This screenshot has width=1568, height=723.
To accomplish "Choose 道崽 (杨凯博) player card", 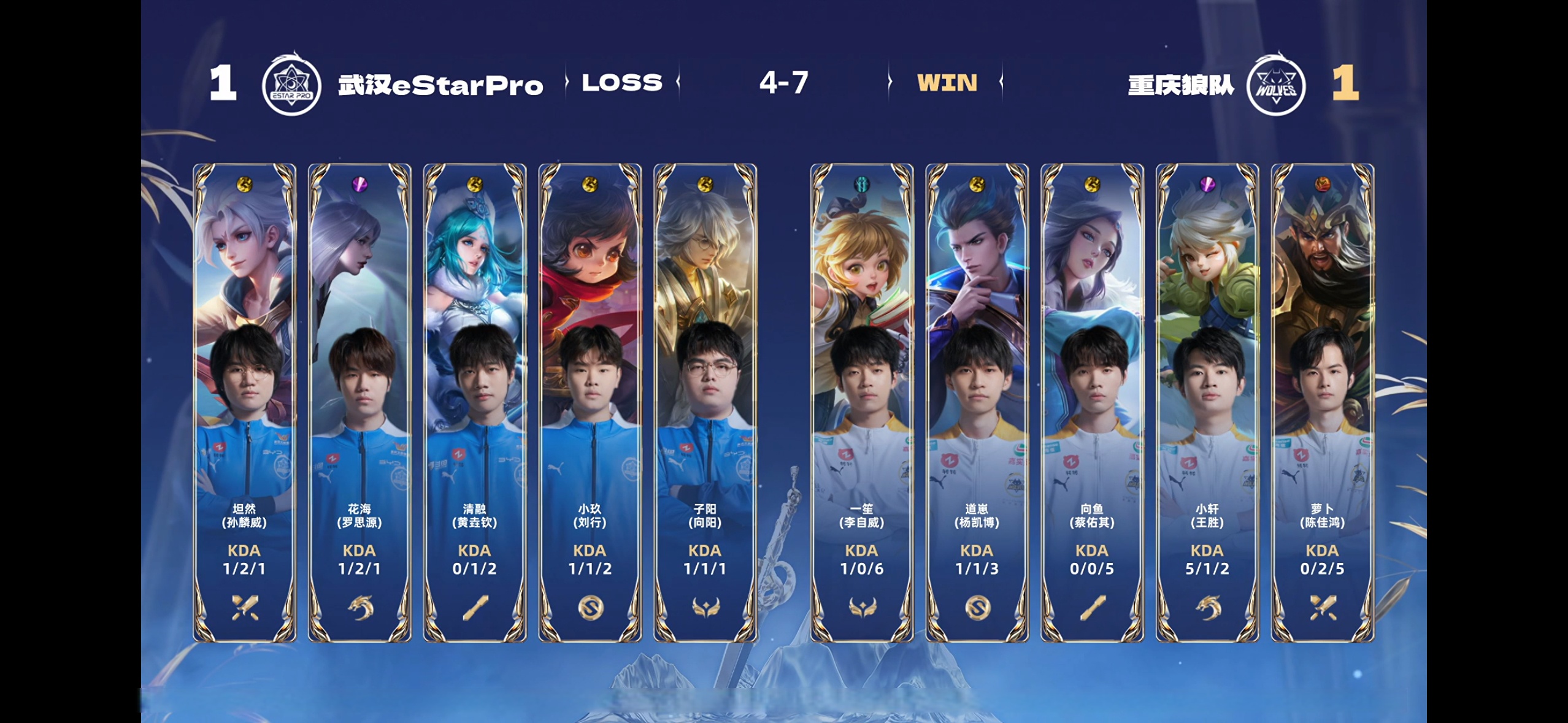I will point(977,402).
